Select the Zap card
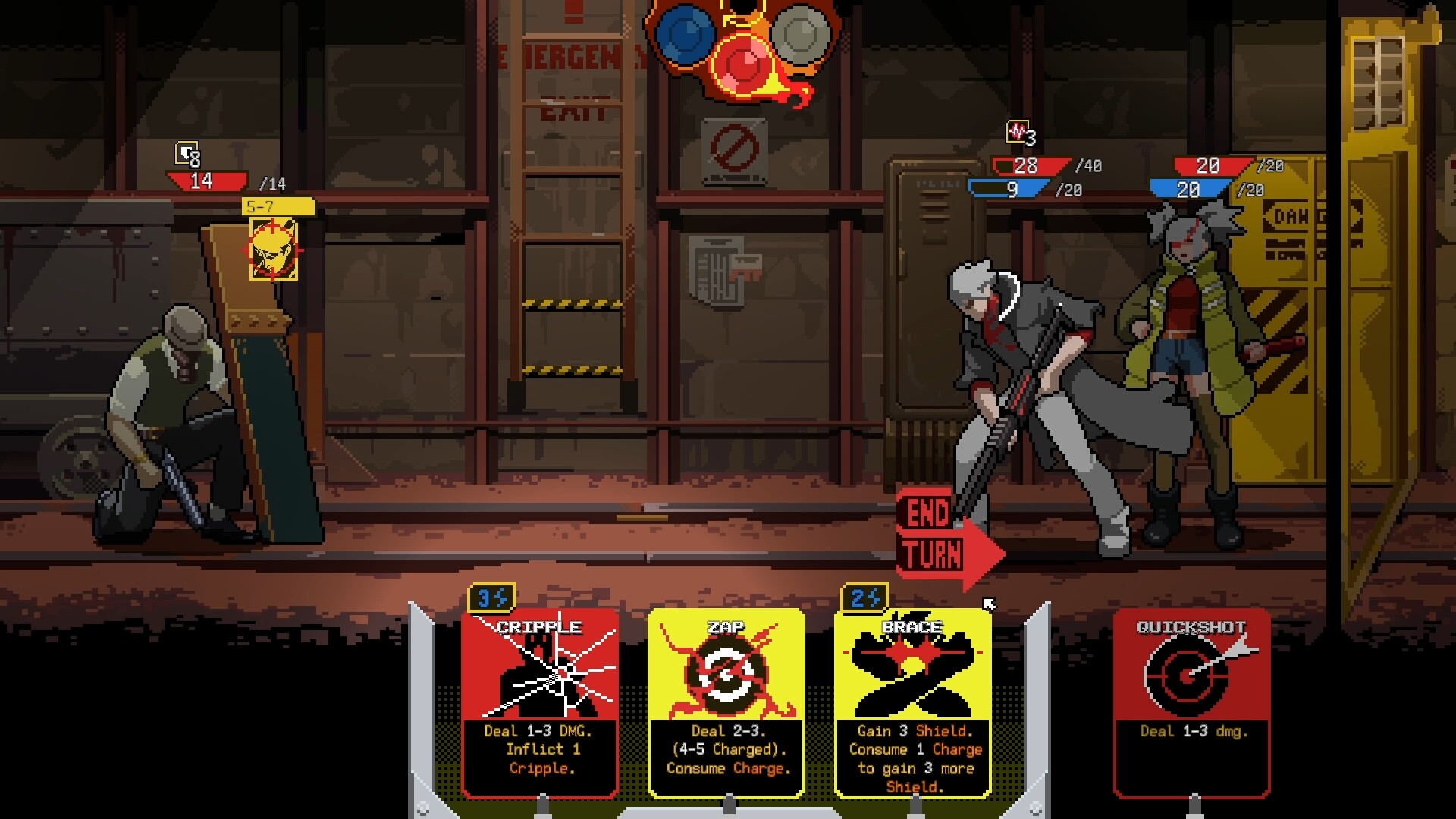 (x=726, y=698)
